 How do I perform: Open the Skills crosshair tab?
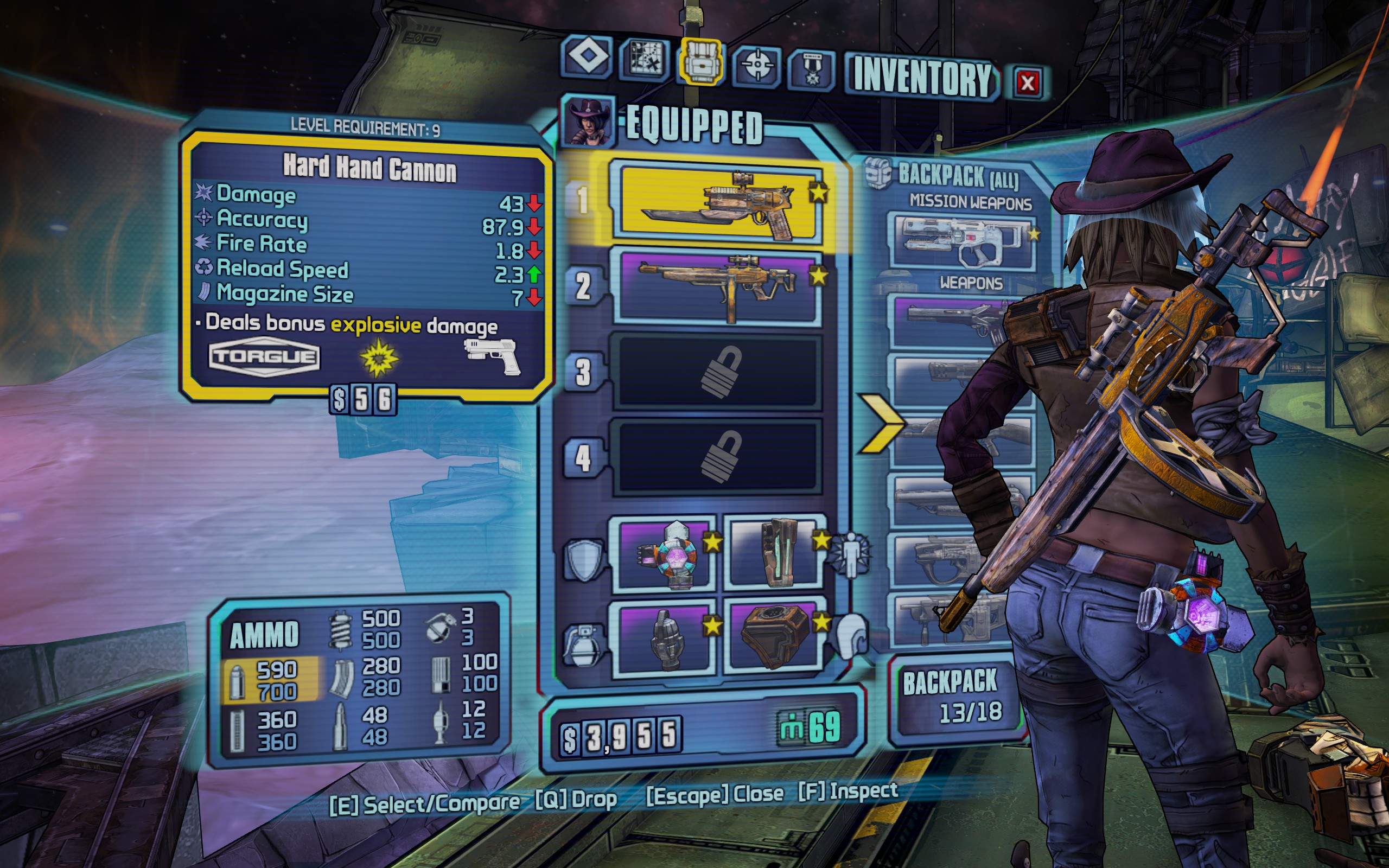(757, 65)
